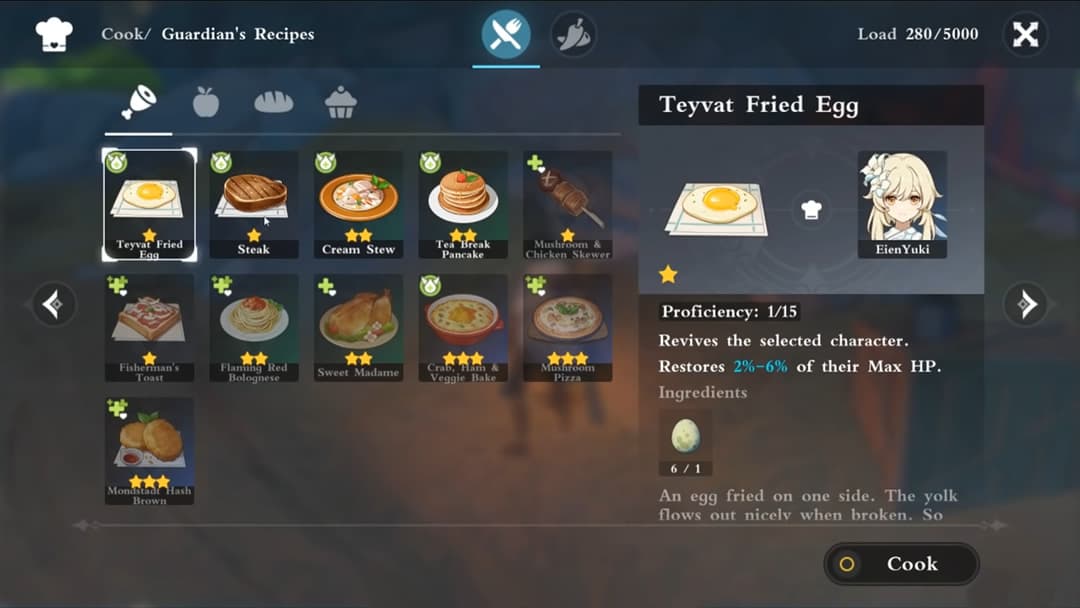Image resolution: width=1080 pixels, height=608 pixels.
Task: Click the Mondstadt Hash Brown recipe
Action: [x=150, y=451]
